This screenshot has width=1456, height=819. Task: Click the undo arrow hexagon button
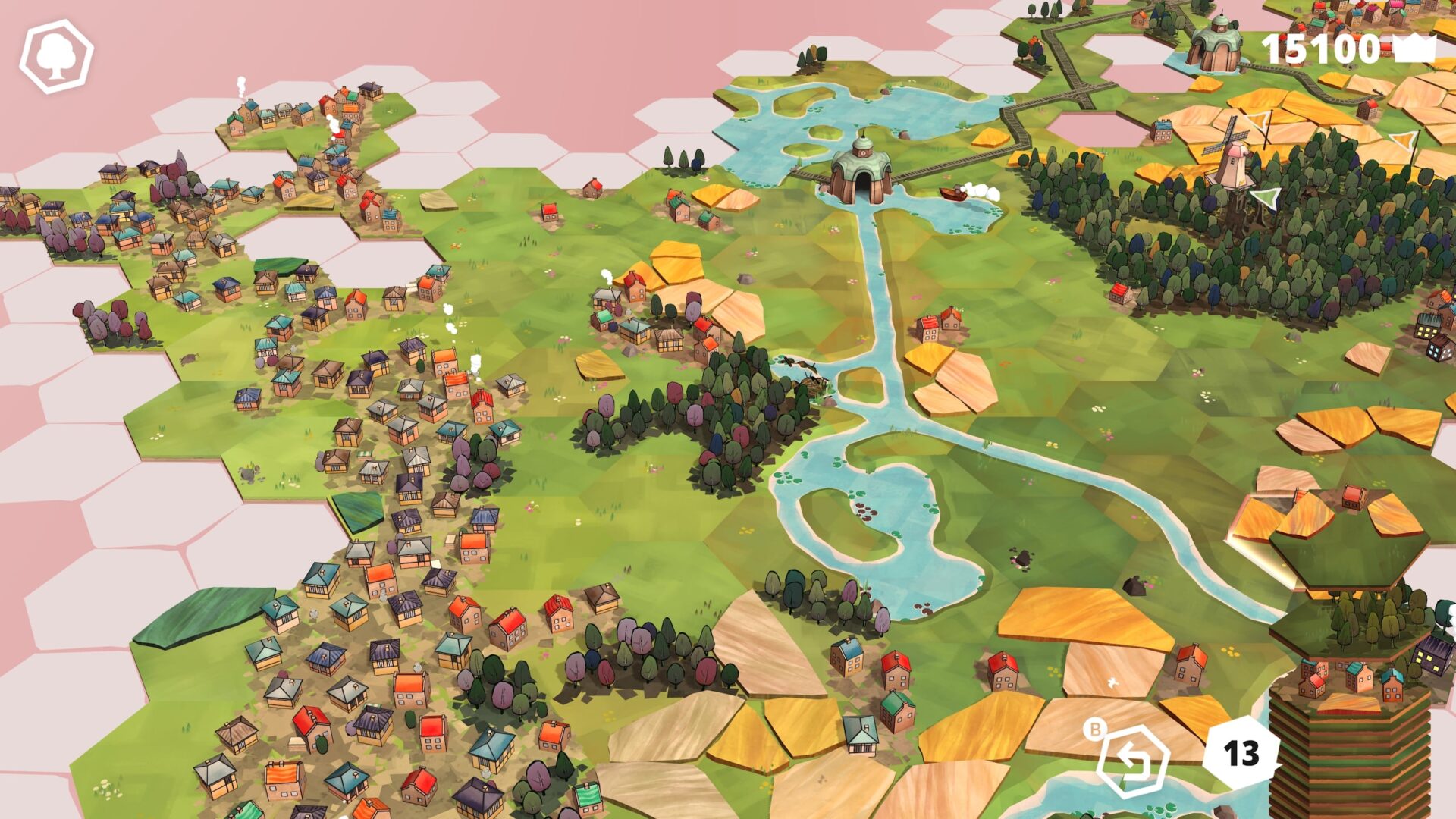(1133, 761)
